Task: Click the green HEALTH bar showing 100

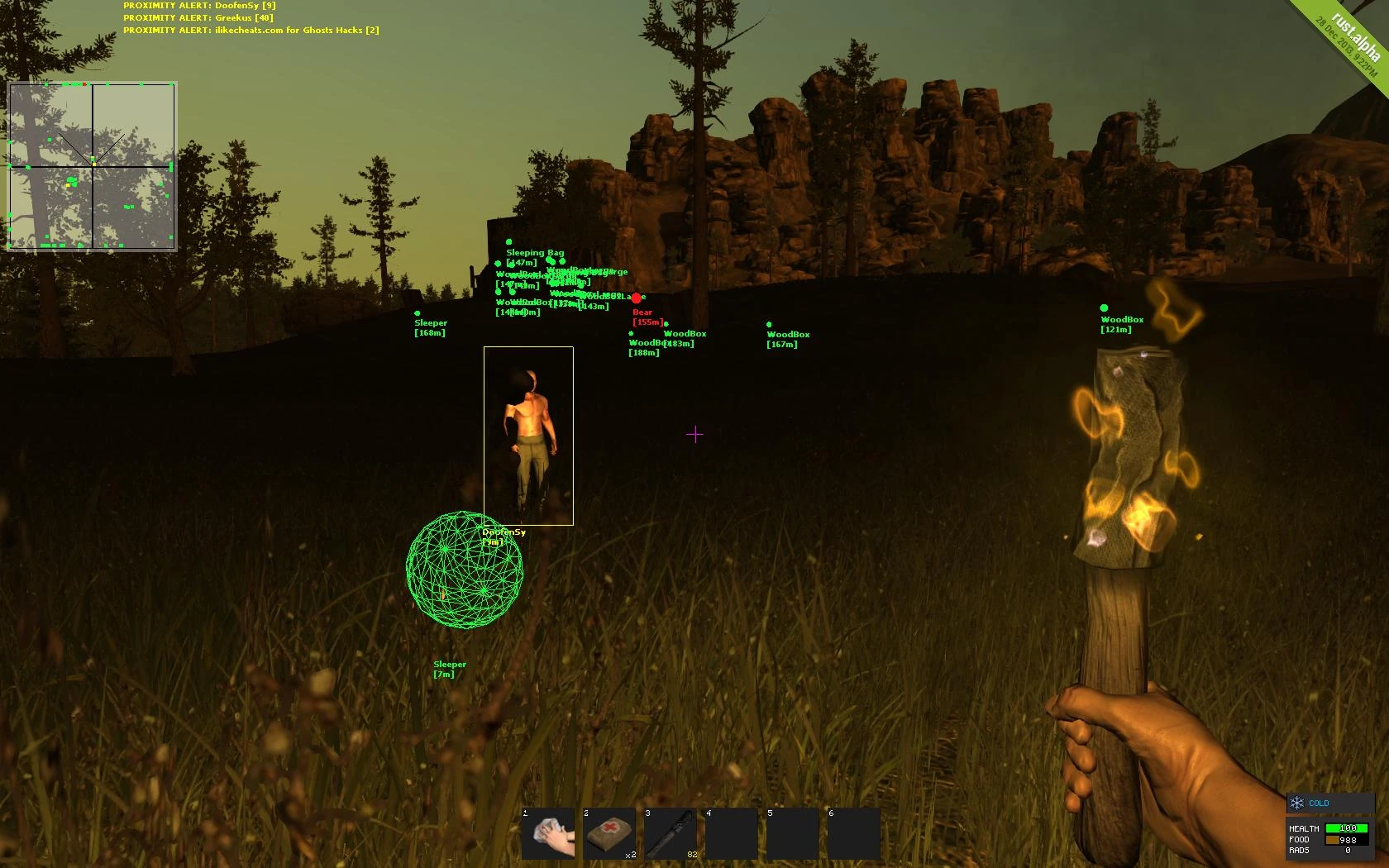Action: pos(1347,827)
